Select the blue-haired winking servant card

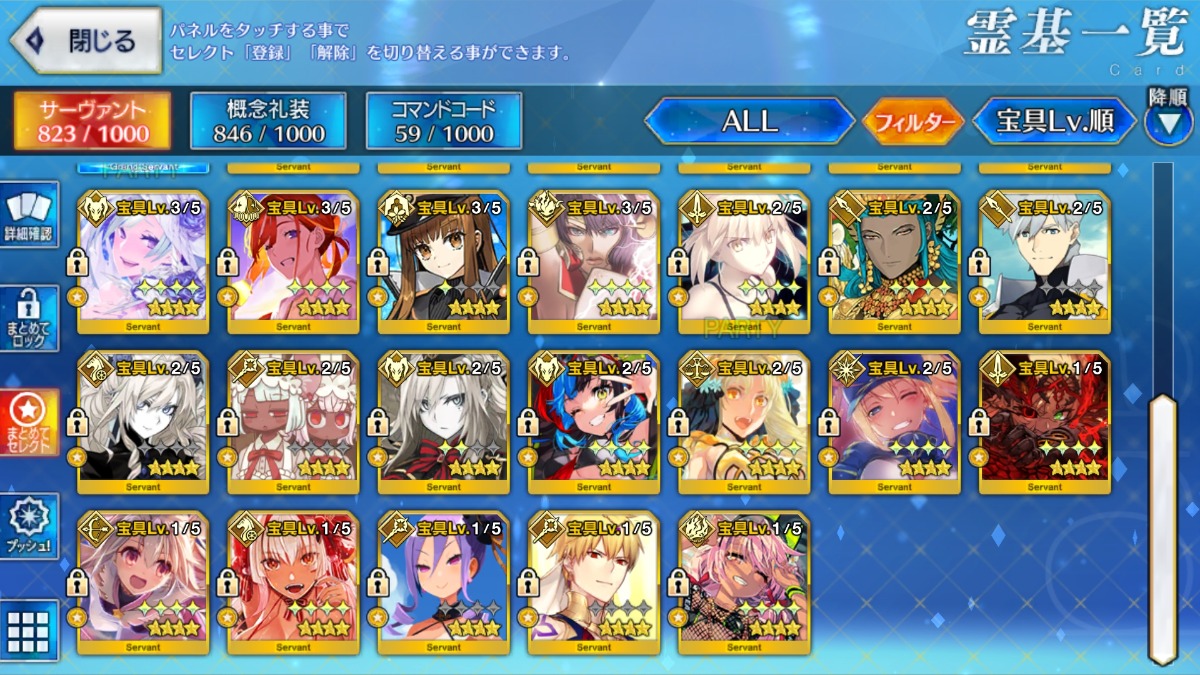pos(594,423)
